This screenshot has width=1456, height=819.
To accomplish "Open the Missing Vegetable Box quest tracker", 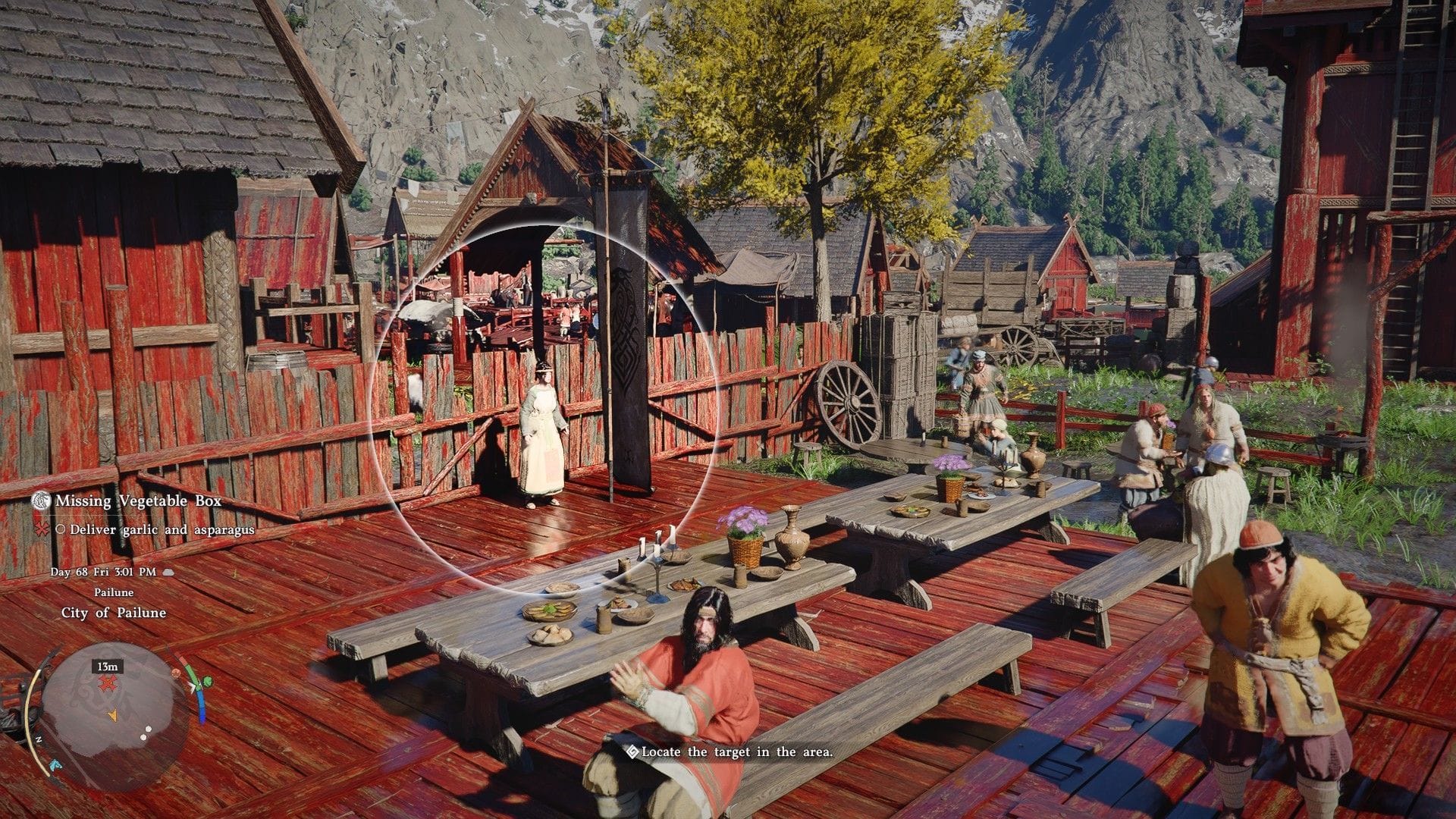I will (137, 501).
